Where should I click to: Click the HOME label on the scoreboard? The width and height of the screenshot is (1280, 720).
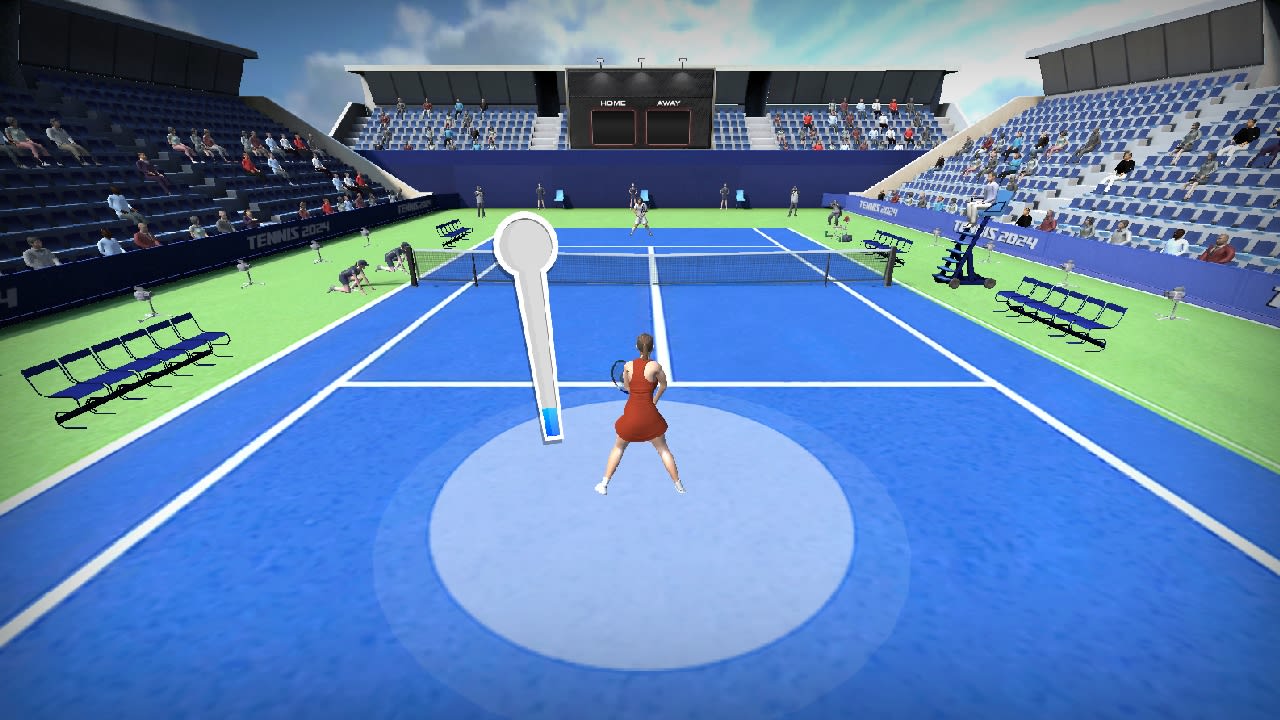[611, 102]
